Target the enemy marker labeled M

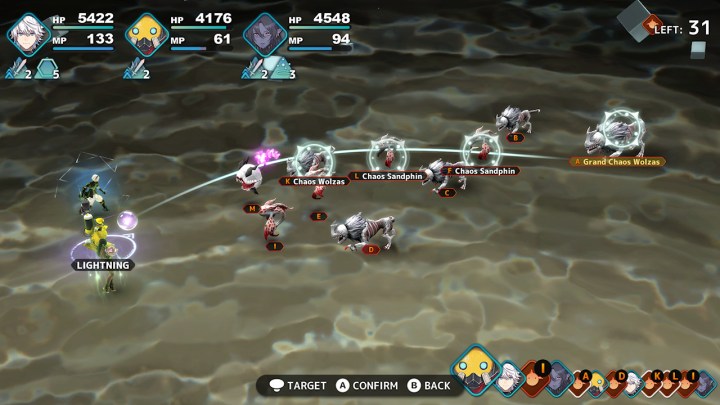click(x=253, y=208)
